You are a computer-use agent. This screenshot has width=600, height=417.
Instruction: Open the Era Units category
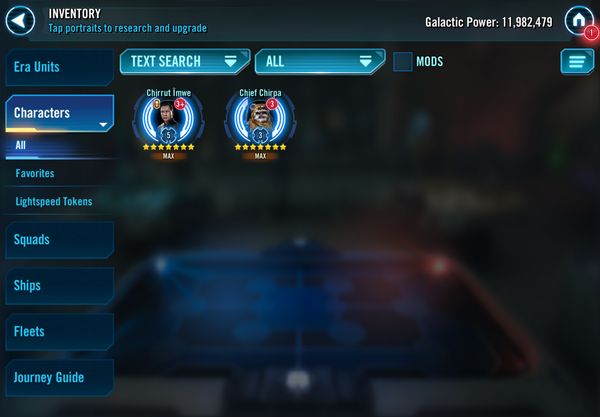pyautogui.click(x=58, y=67)
